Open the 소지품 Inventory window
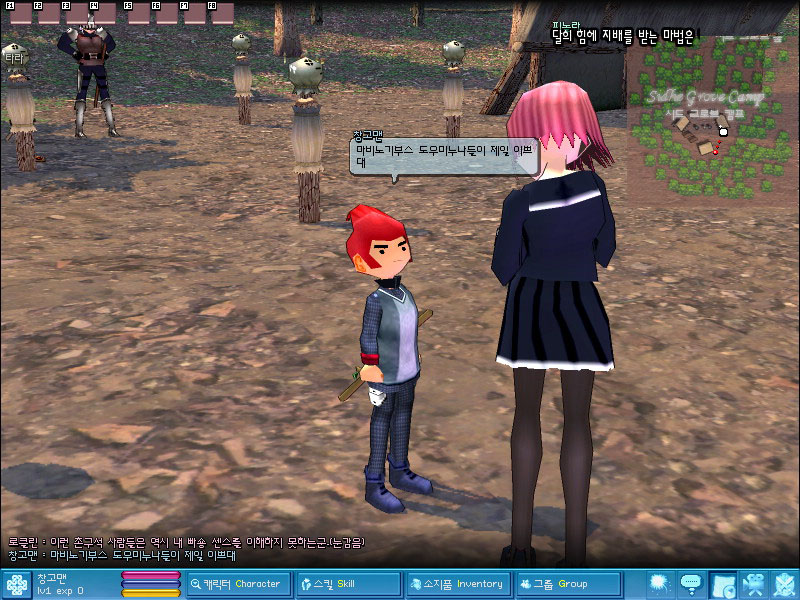The image size is (800, 600). (x=456, y=584)
